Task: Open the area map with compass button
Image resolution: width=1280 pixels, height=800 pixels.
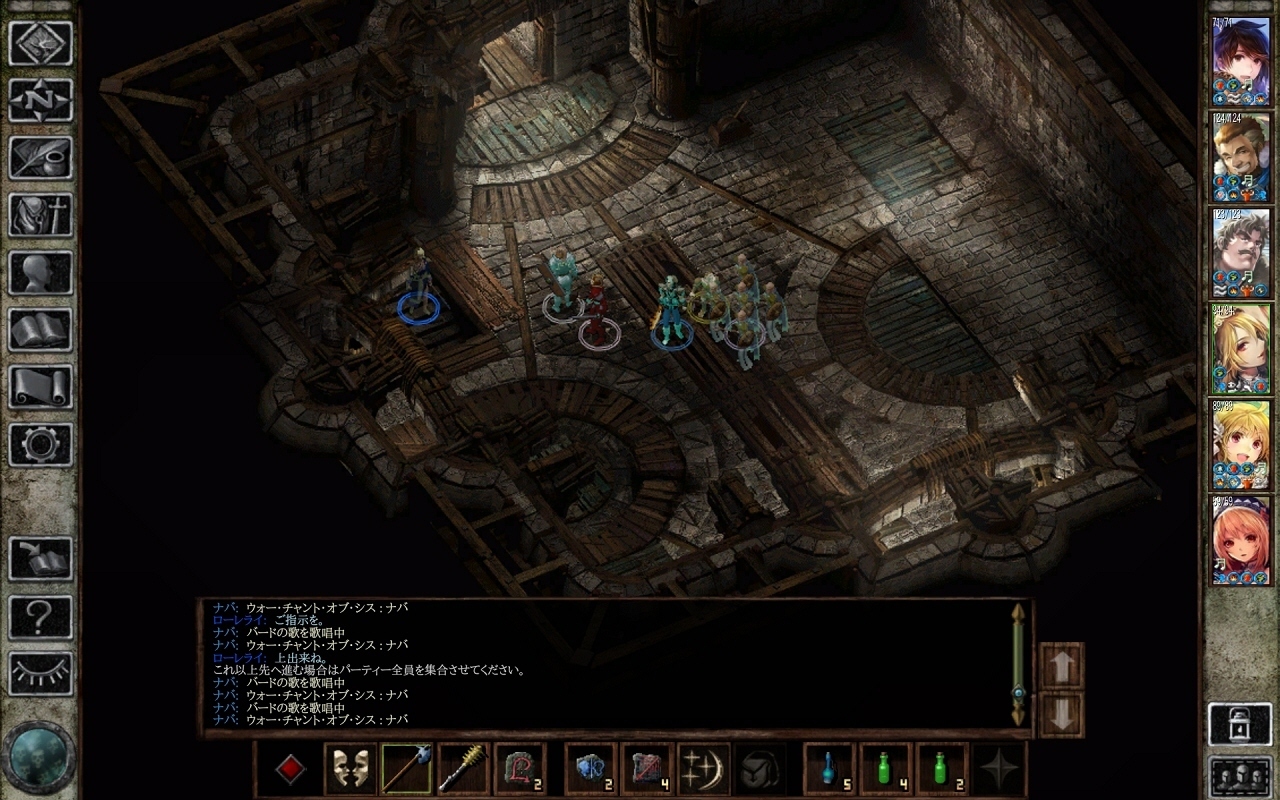Action: [x=40, y=100]
